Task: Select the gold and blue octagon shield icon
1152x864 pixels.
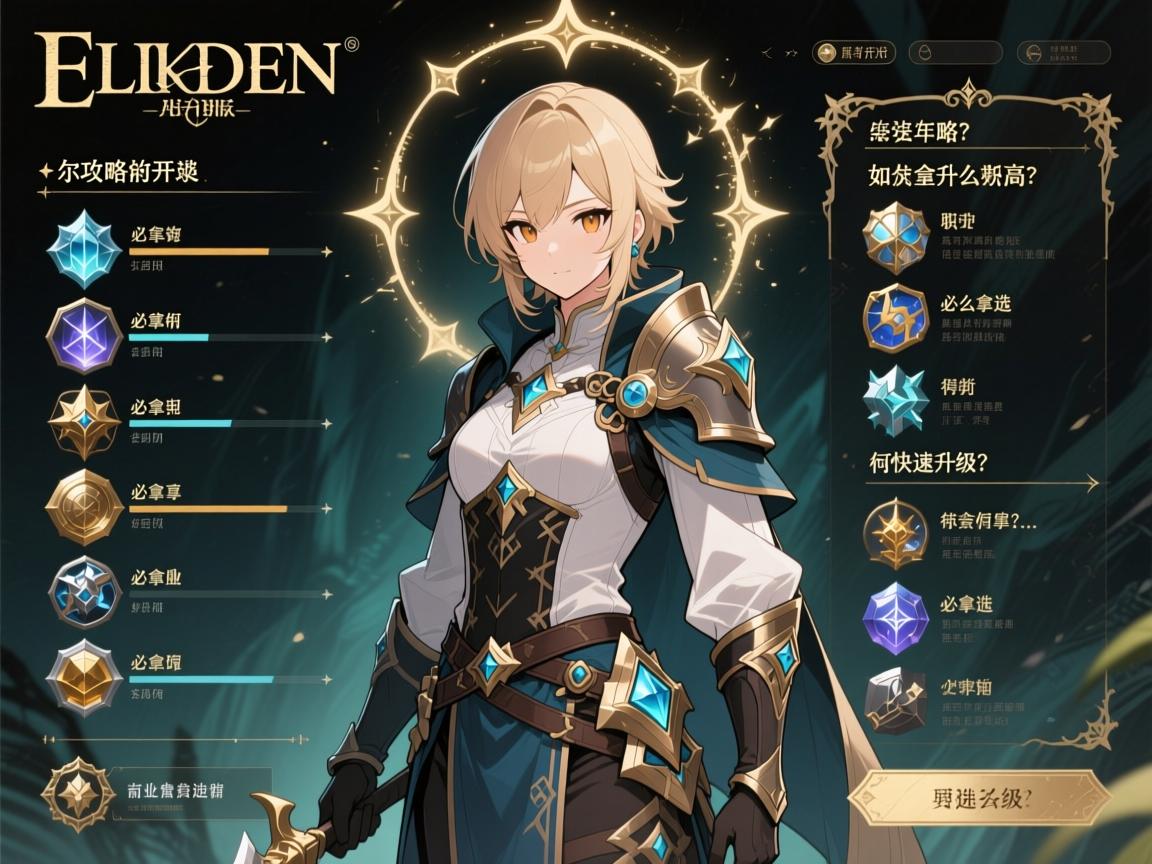Action: point(895,237)
